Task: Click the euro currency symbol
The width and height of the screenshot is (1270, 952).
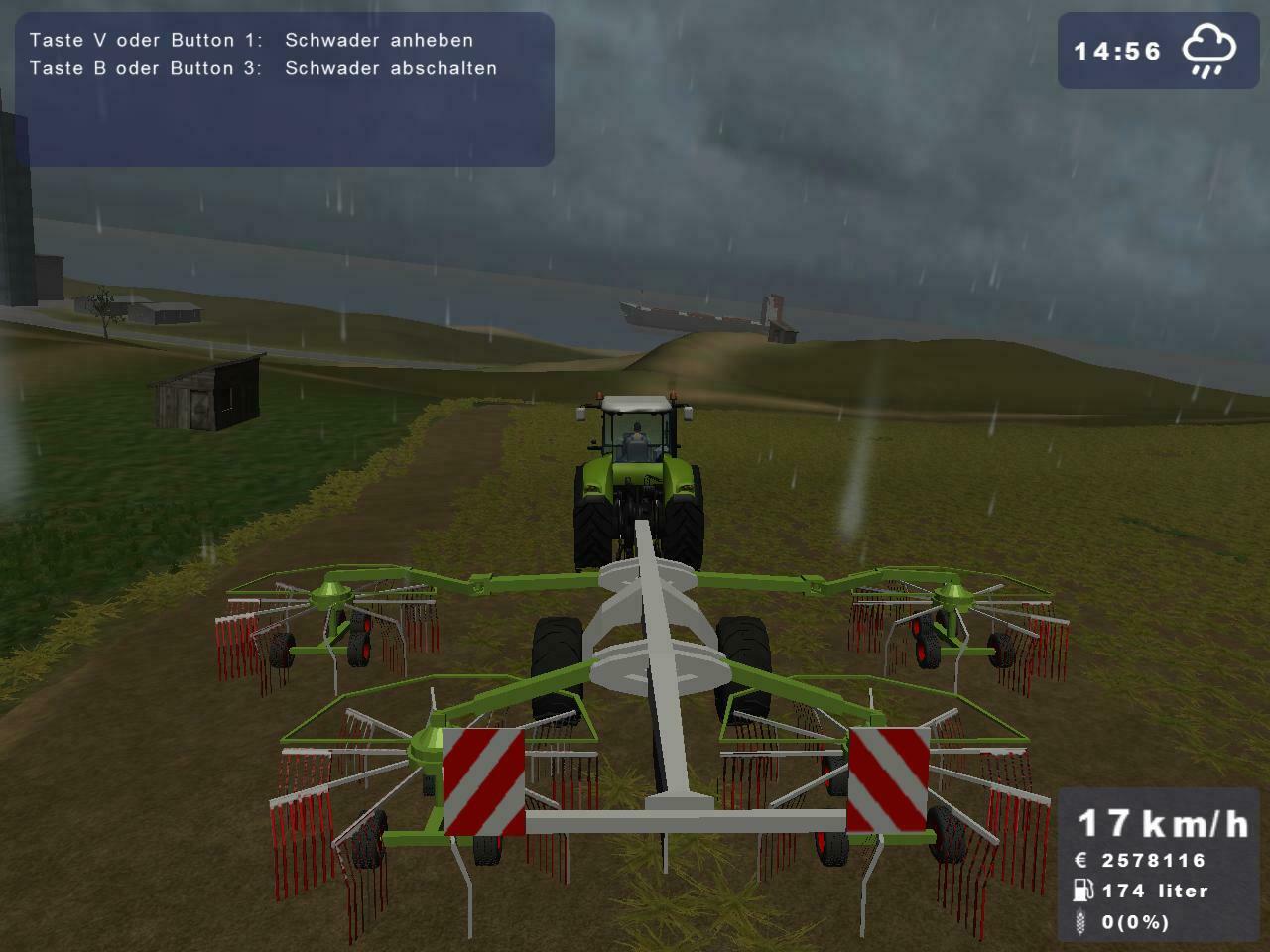Action: [1081, 861]
